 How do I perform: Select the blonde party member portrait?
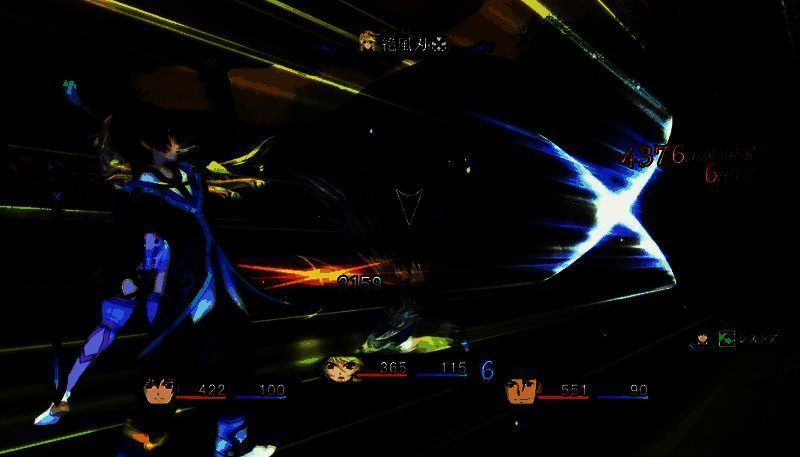point(339,369)
